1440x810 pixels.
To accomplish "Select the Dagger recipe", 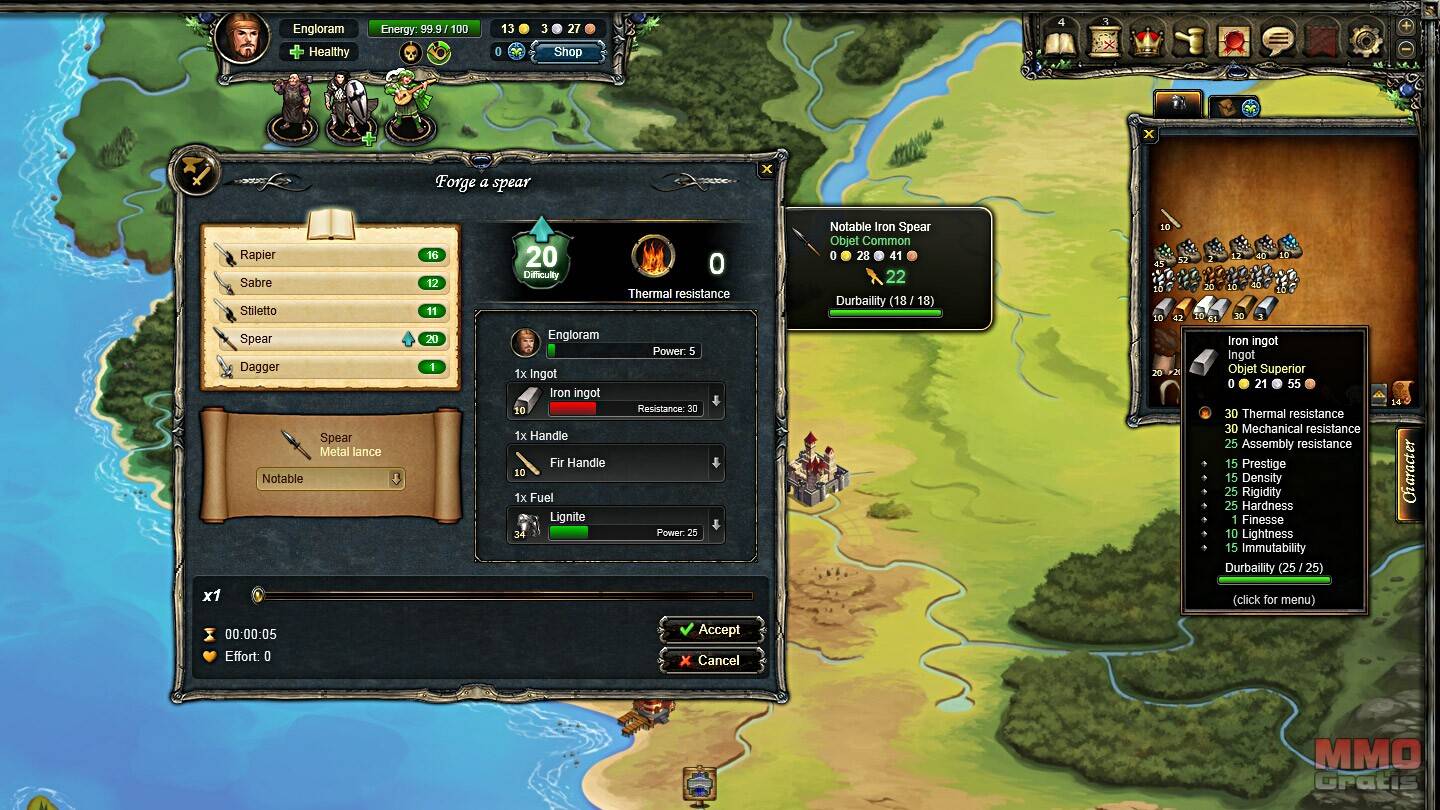I will 330,367.
